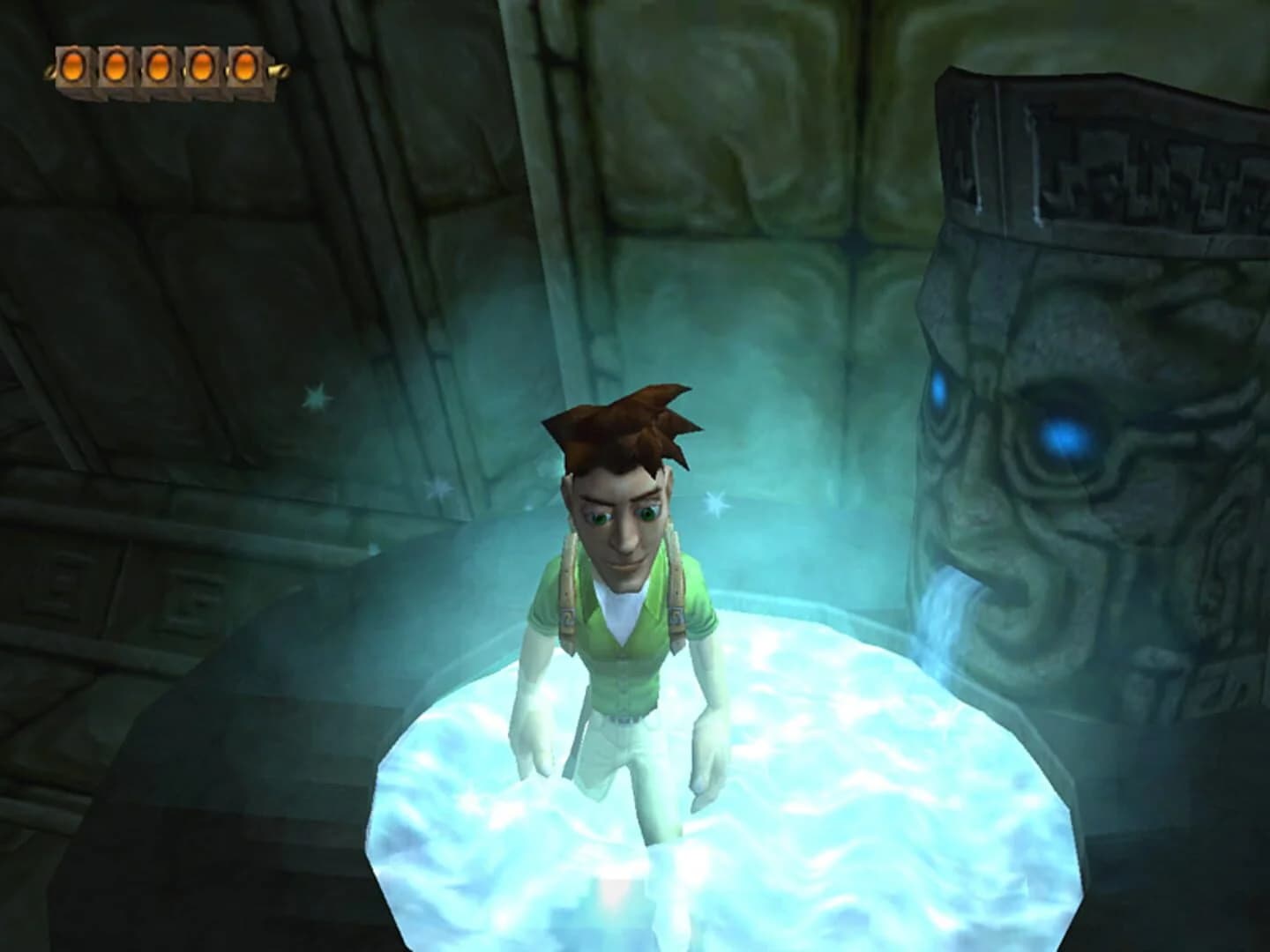Click the character's face
Image resolution: width=1270 pixels, height=952 pixels.
tap(622, 529)
